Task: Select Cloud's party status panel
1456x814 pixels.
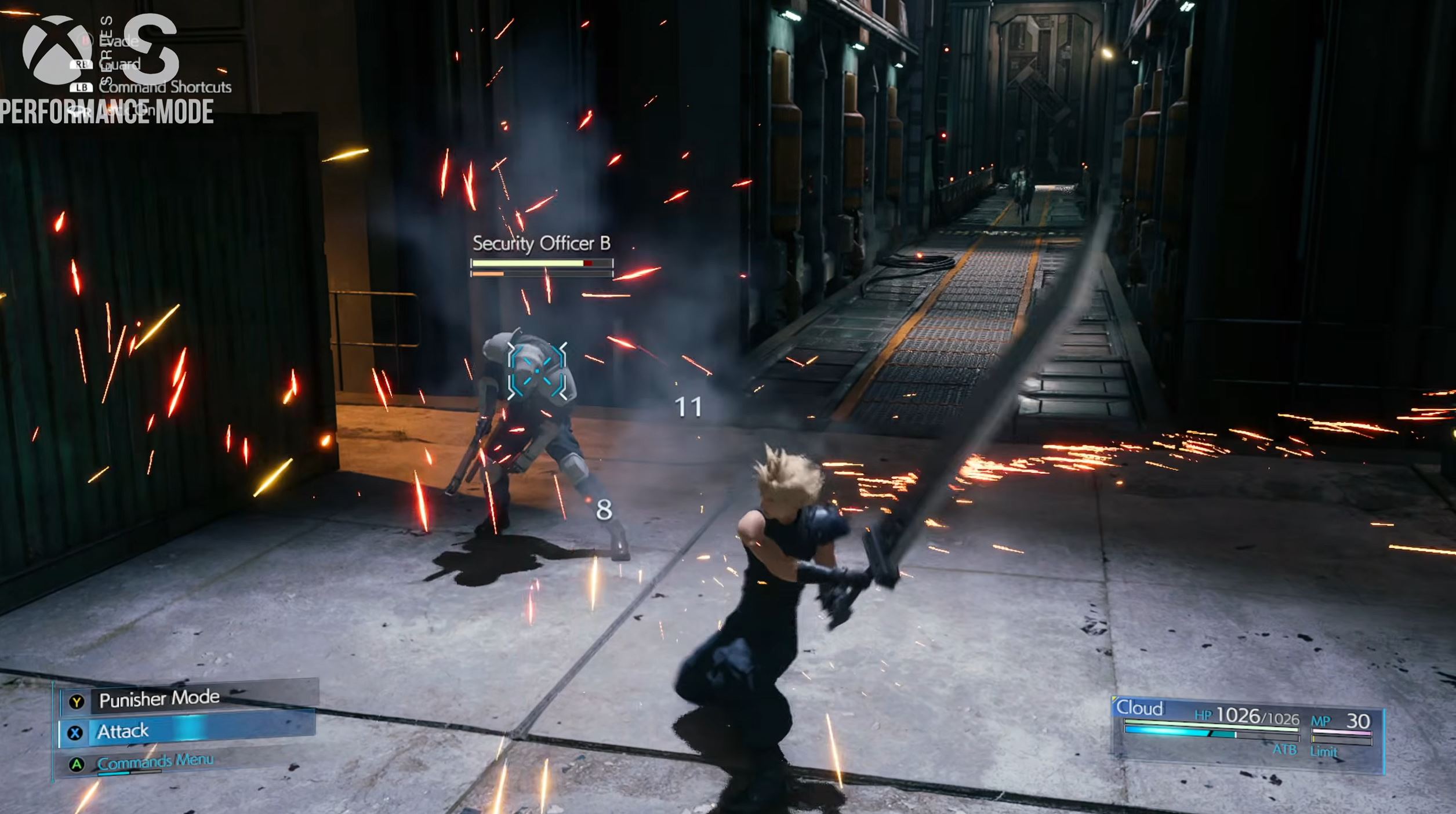Action: (x=1247, y=732)
